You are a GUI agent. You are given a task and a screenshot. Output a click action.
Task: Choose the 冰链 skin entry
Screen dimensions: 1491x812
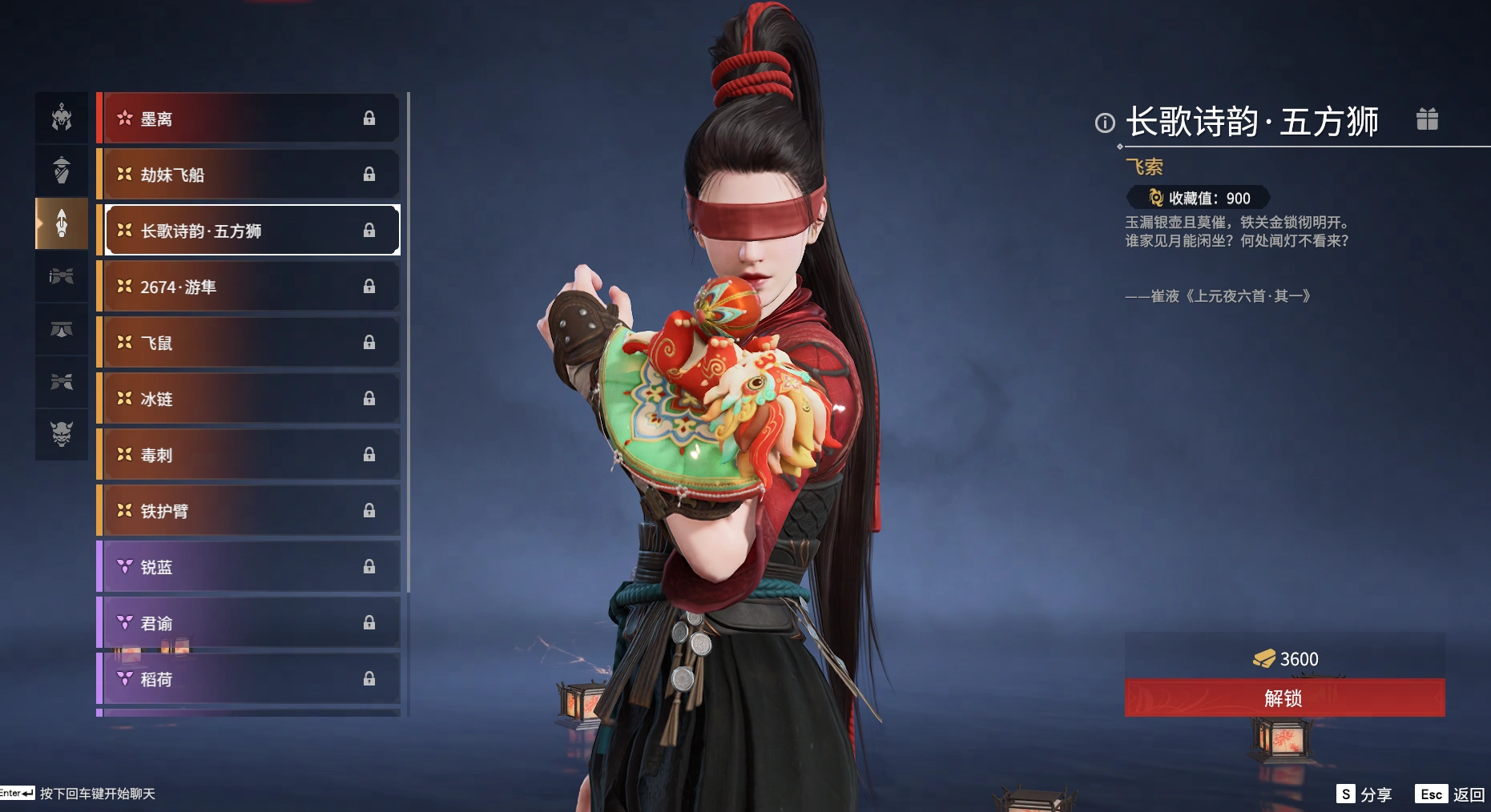click(x=250, y=399)
